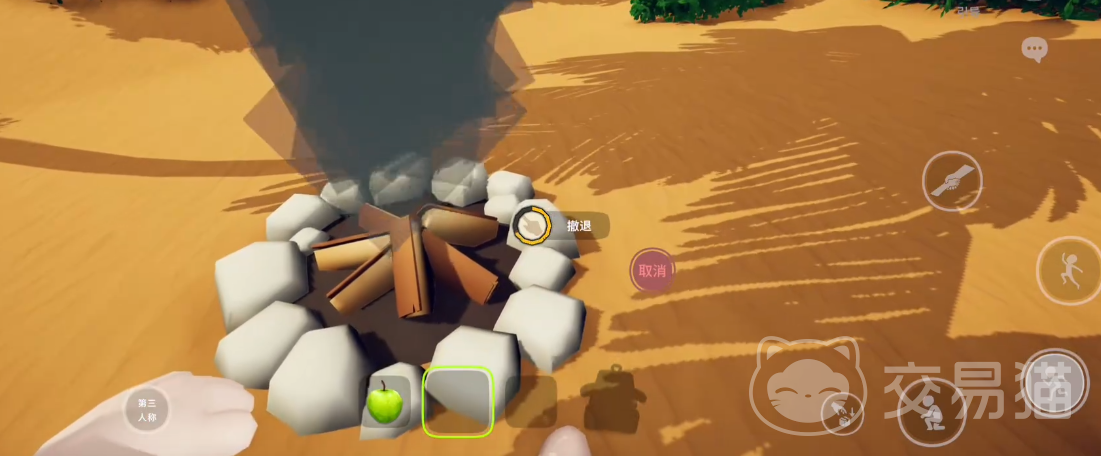Select the green apple hotbar slot
Viewport: 1101px width, 456px height.
(385, 403)
